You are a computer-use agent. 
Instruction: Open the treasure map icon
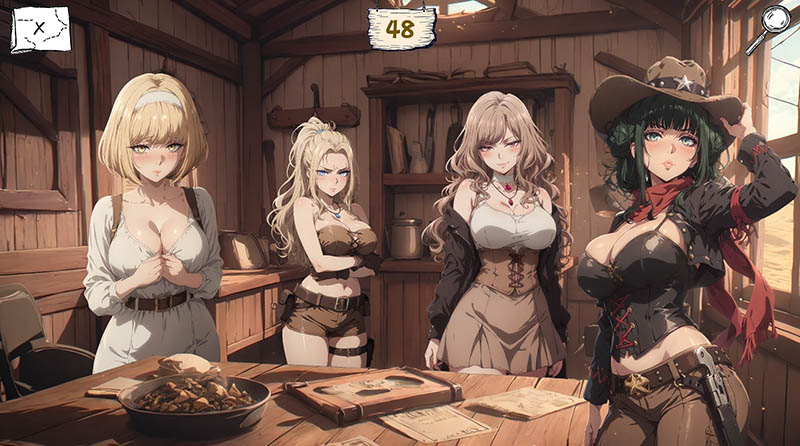pyautogui.click(x=40, y=29)
